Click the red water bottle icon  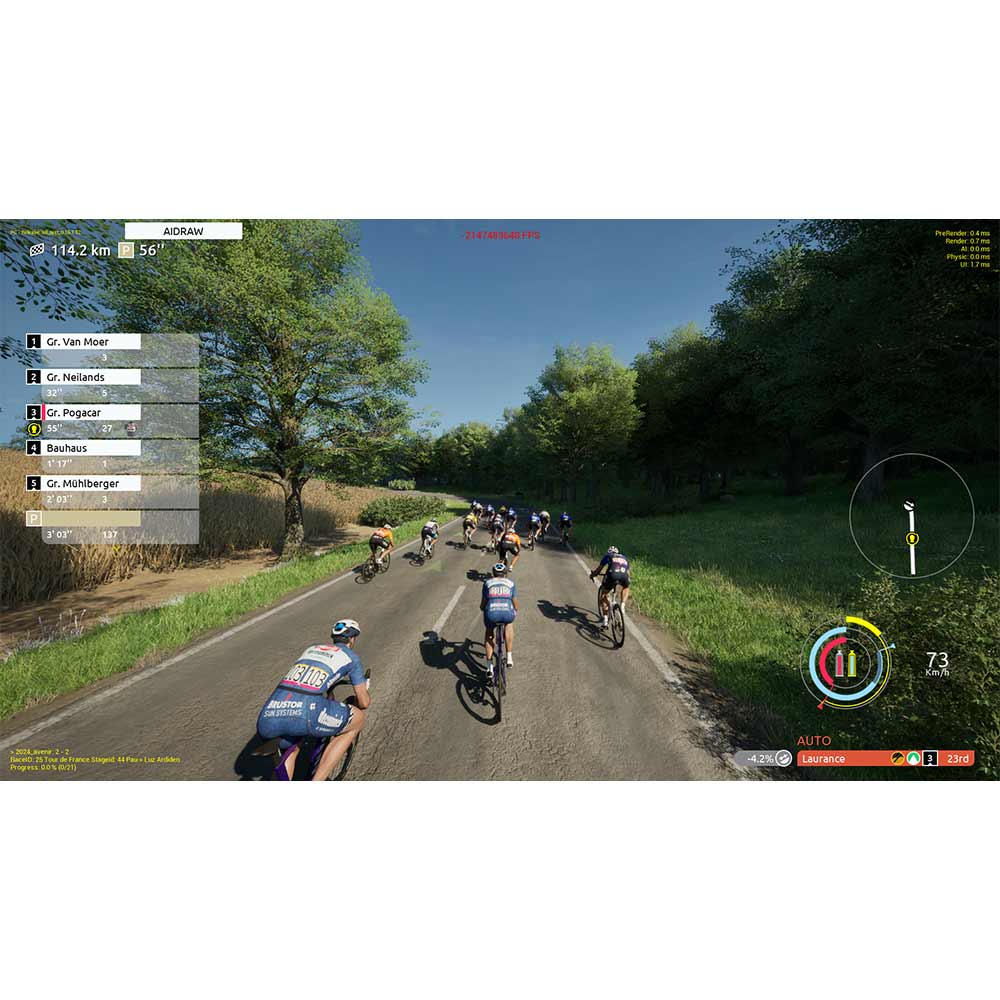[x=840, y=663]
